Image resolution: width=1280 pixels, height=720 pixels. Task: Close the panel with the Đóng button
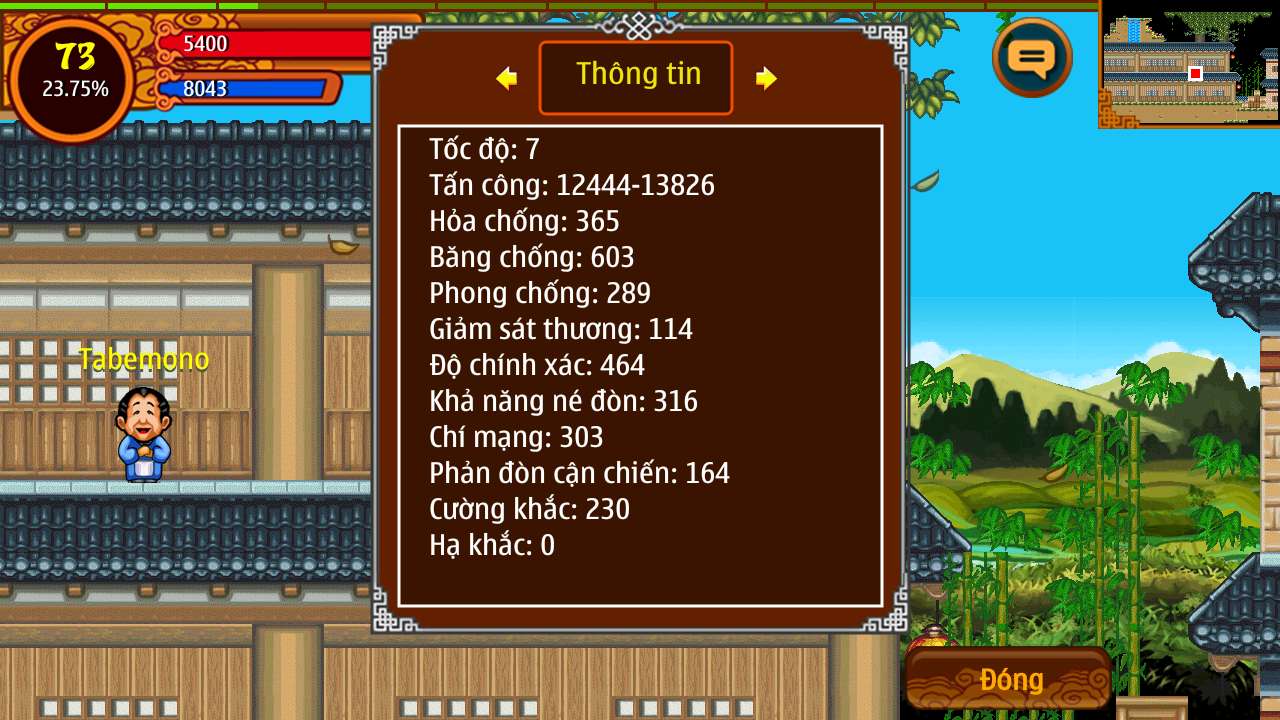(1010, 680)
